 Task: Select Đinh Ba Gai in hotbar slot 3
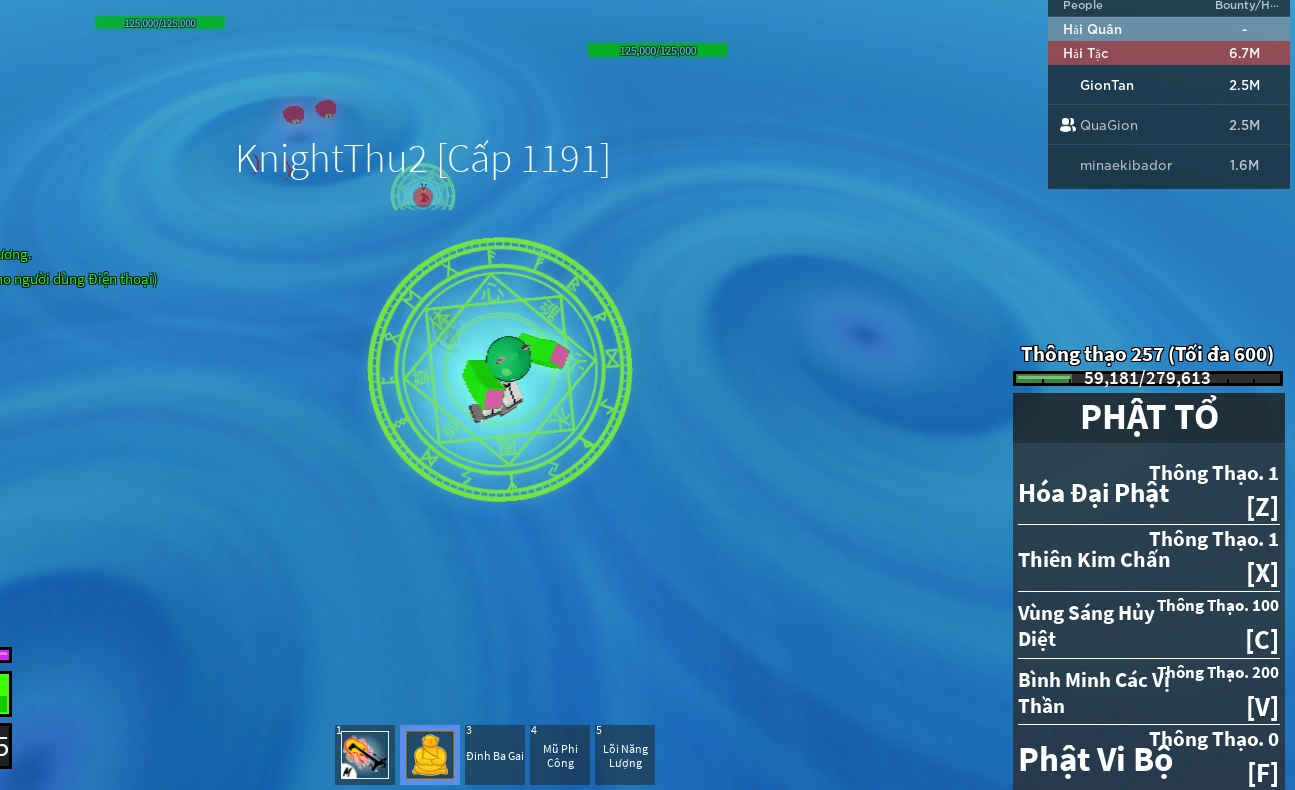[x=495, y=755]
